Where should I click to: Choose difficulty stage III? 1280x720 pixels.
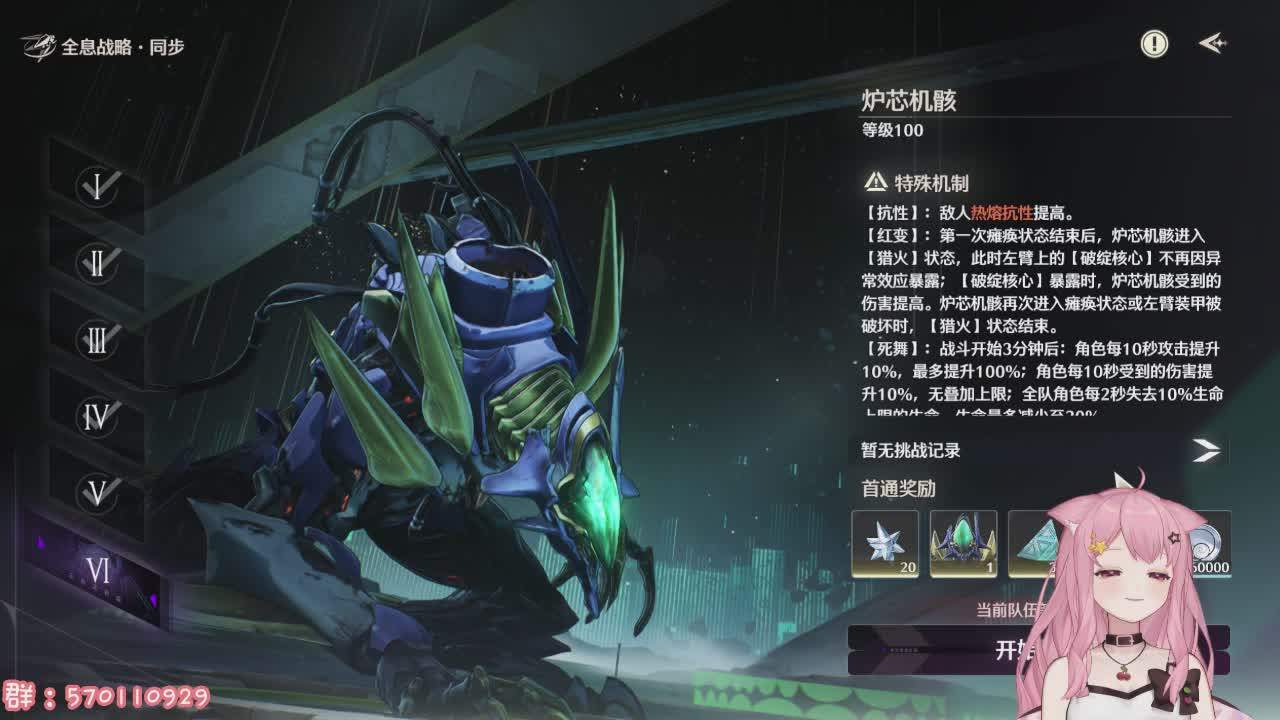coord(97,340)
